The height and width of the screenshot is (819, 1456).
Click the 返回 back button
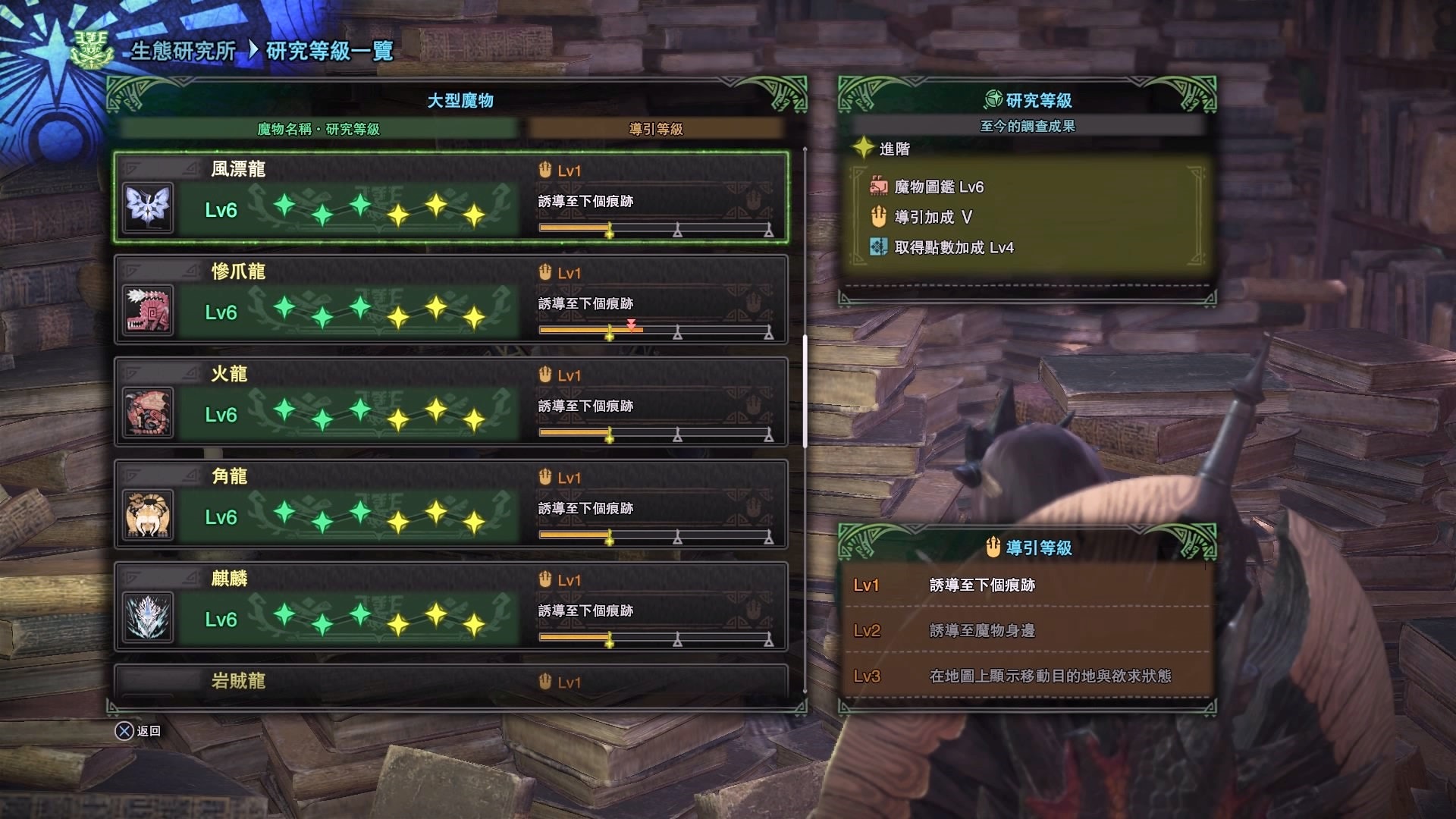click(138, 731)
